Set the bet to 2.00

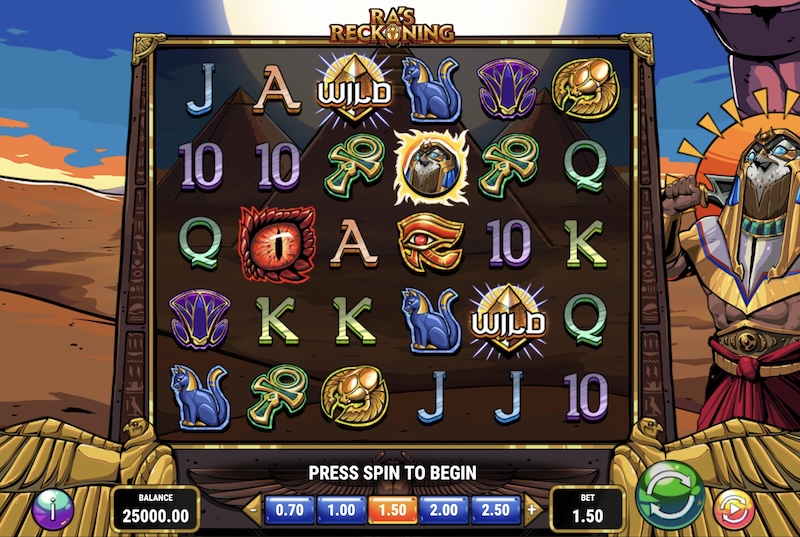pyautogui.click(x=444, y=509)
